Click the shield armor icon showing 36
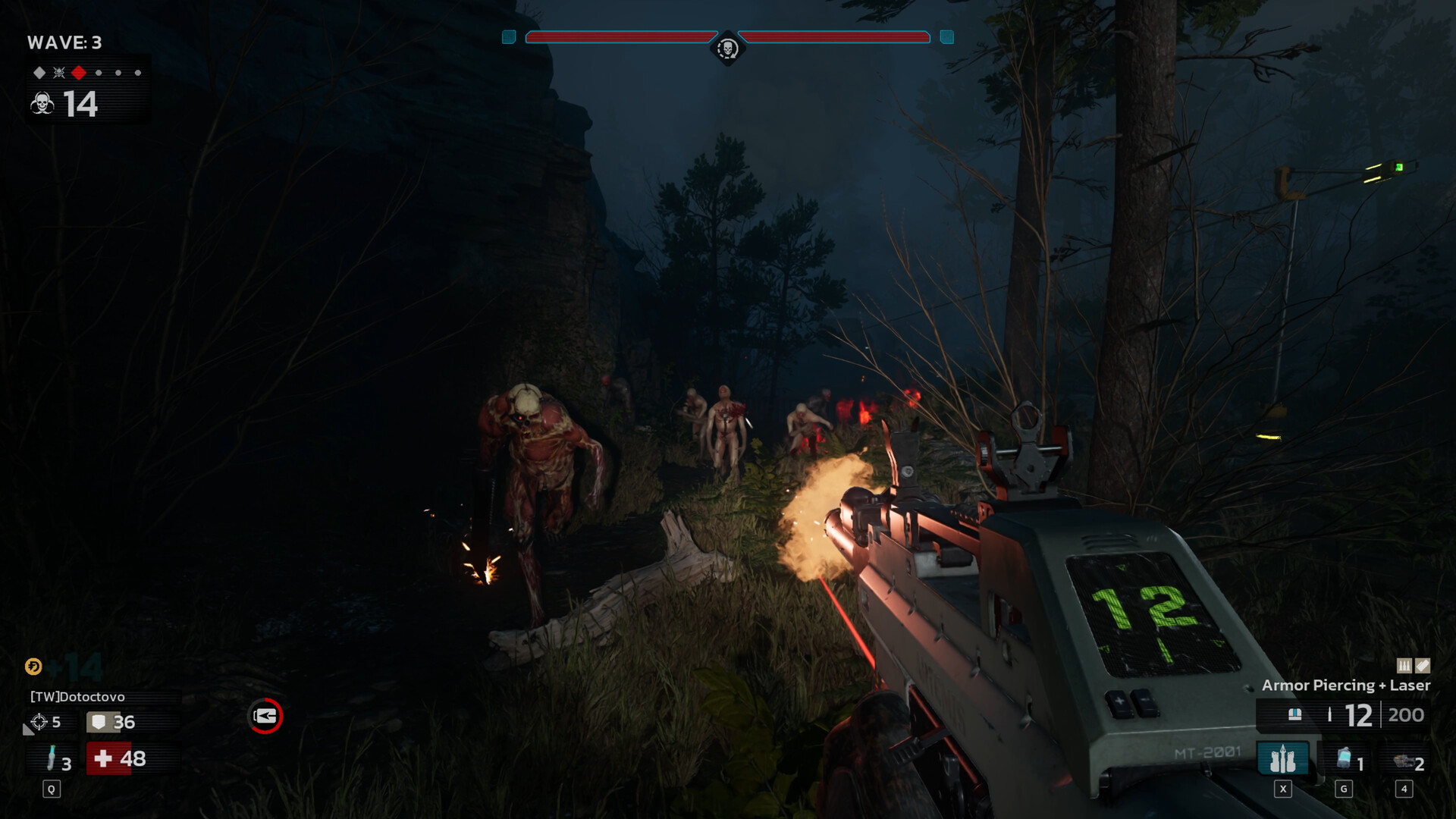 pos(99,723)
